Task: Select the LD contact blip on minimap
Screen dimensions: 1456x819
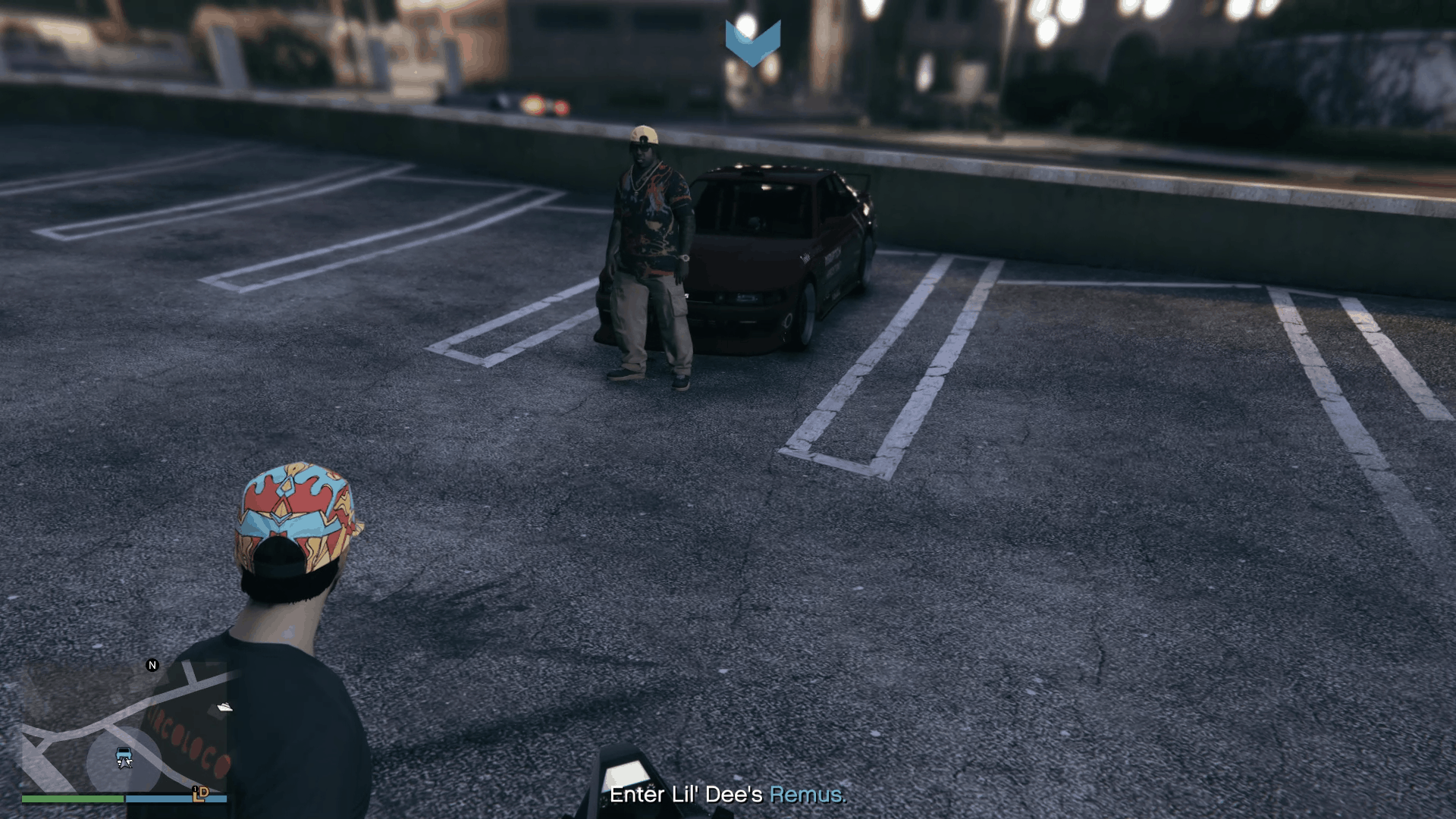Action: pos(200,793)
